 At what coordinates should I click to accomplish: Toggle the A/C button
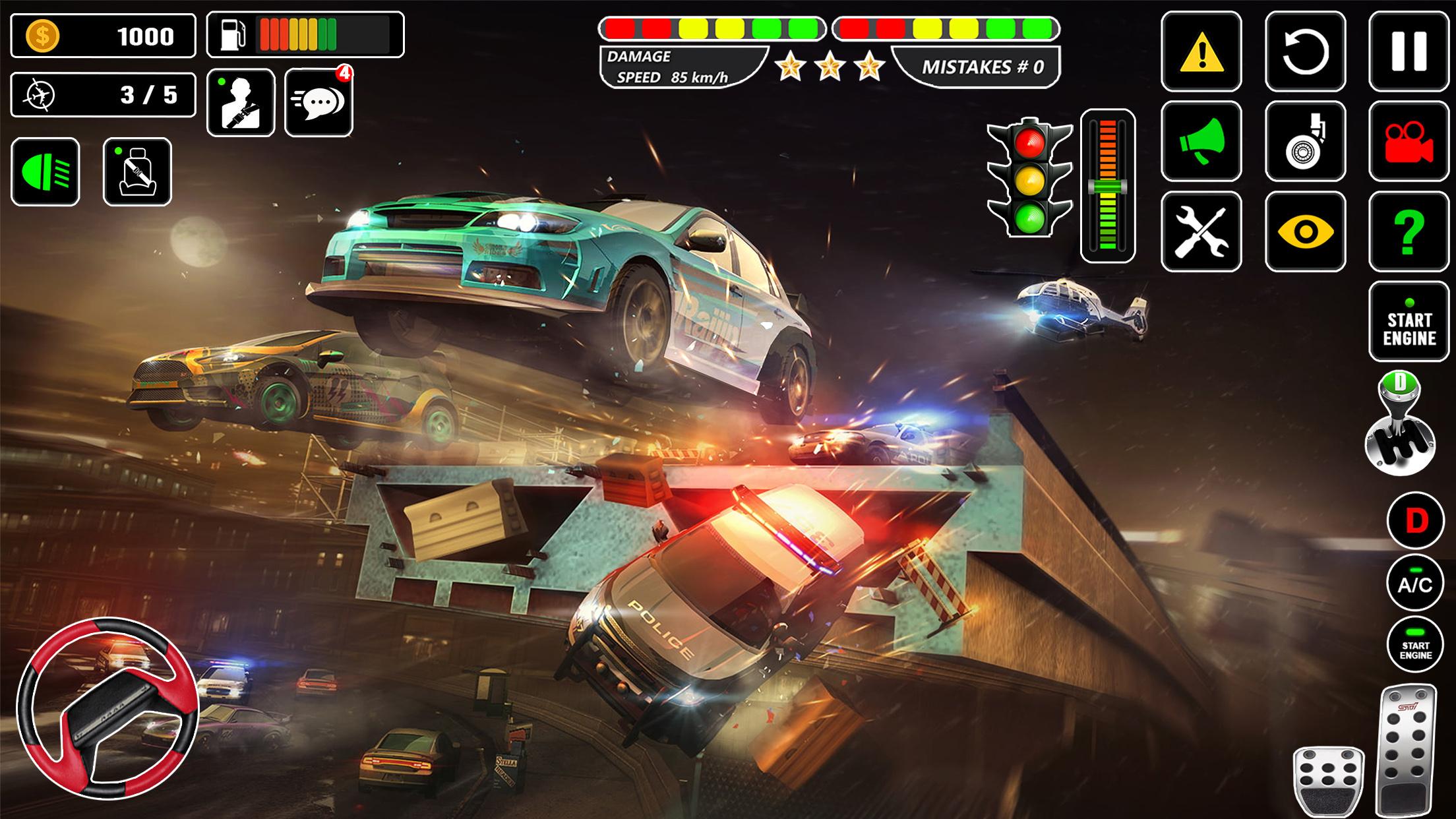point(1415,583)
